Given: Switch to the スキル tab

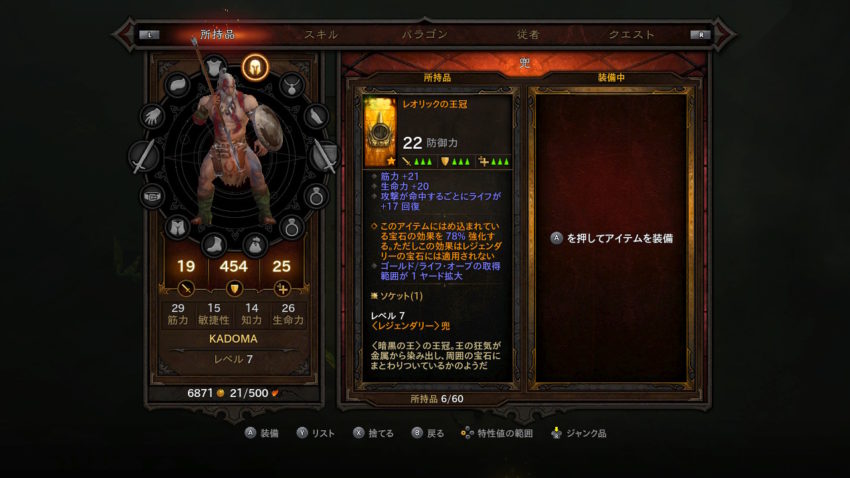Looking at the screenshot, I should click(321, 34).
